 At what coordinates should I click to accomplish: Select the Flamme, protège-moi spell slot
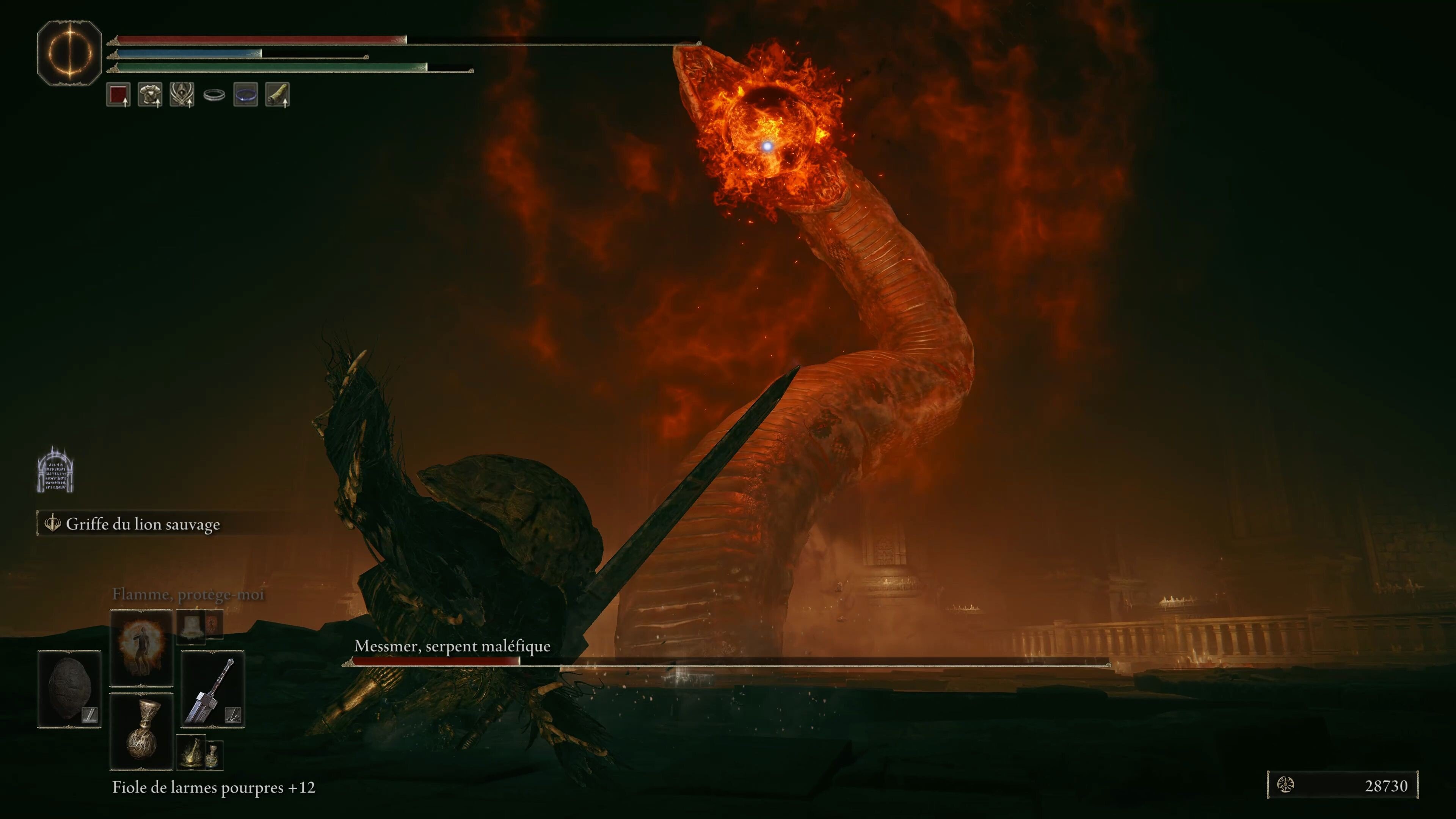141,647
